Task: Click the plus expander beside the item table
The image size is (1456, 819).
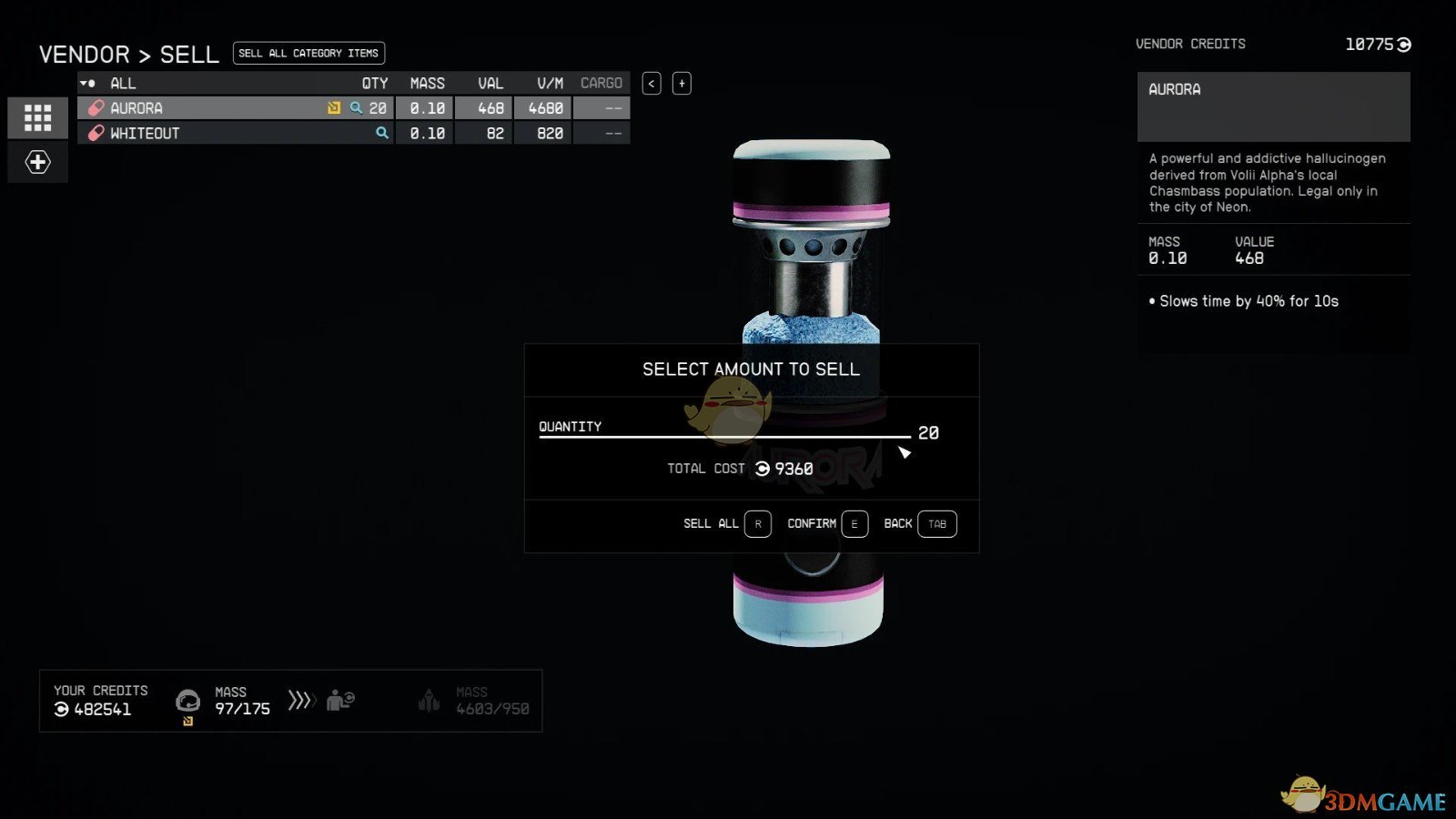Action: click(681, 83)
